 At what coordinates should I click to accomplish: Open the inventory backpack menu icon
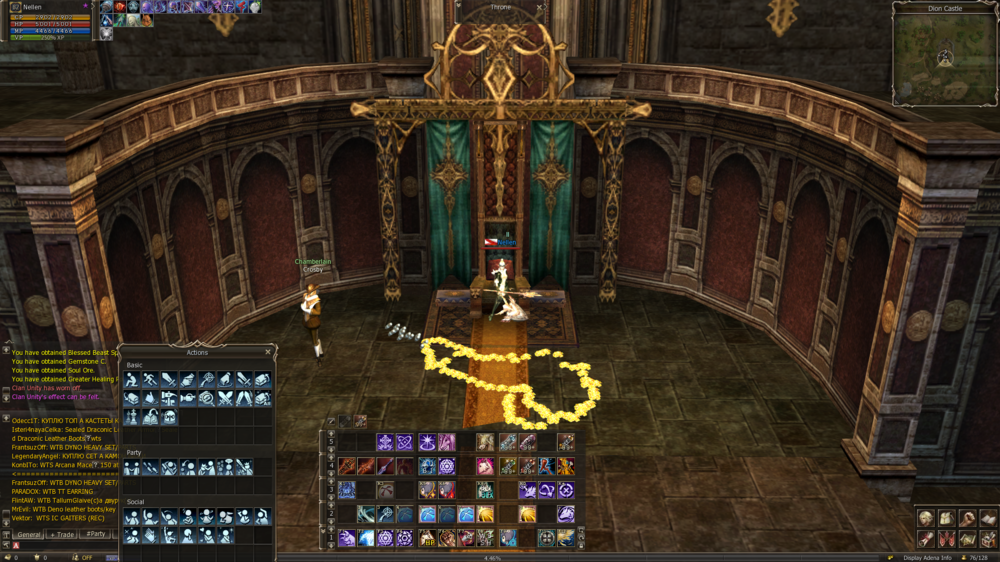pos(946,518)
